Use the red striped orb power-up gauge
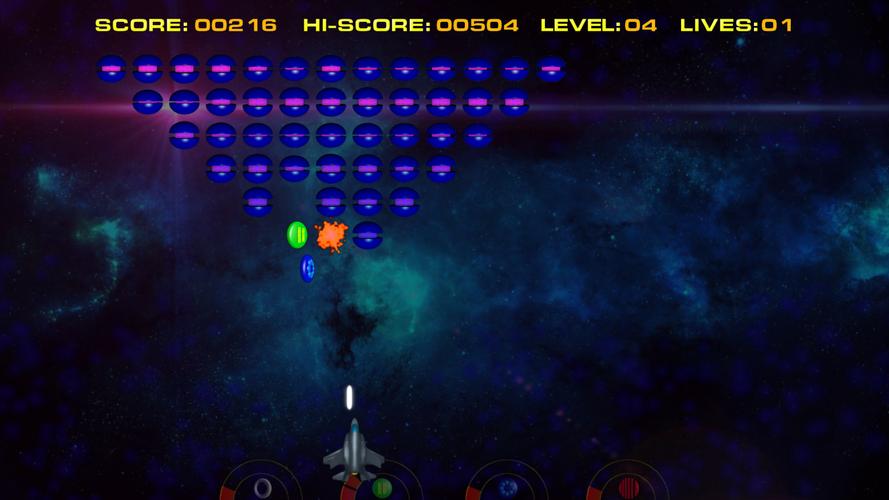This screenshot has width=889, height=500. pyautogui.click(x=628, y=487)
